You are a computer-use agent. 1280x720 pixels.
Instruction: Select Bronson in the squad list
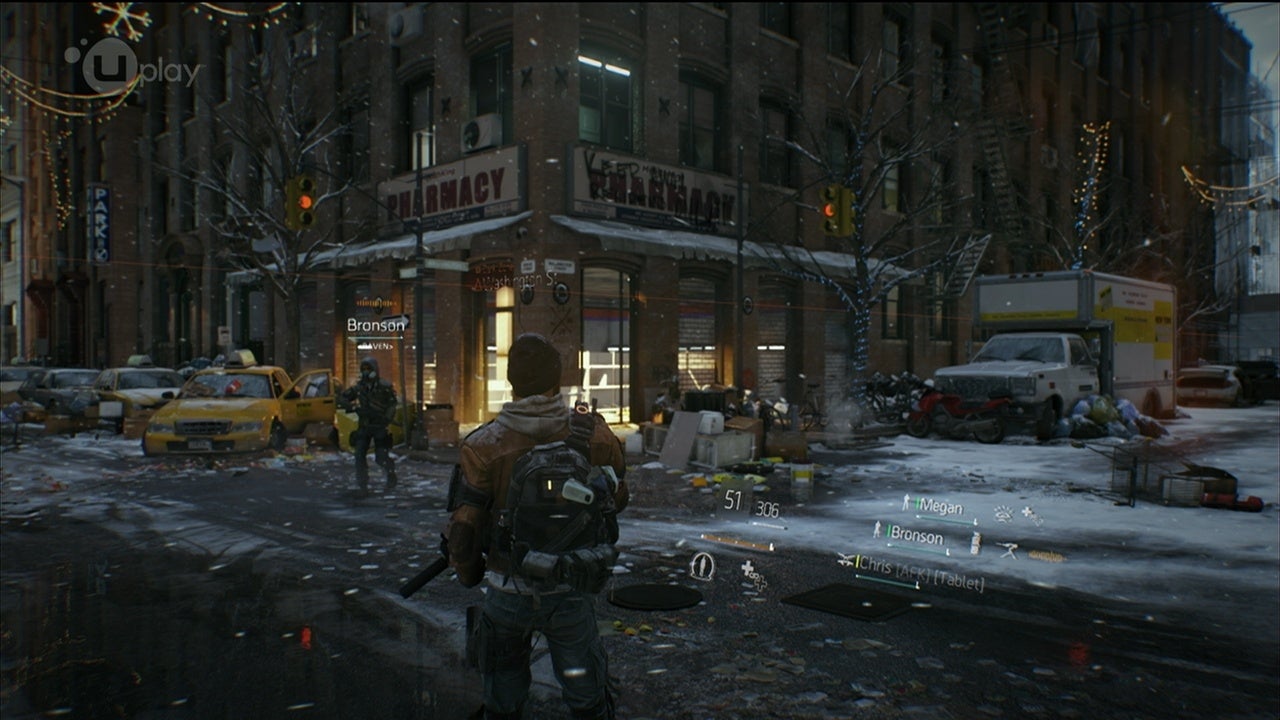(x=916, y=535)
